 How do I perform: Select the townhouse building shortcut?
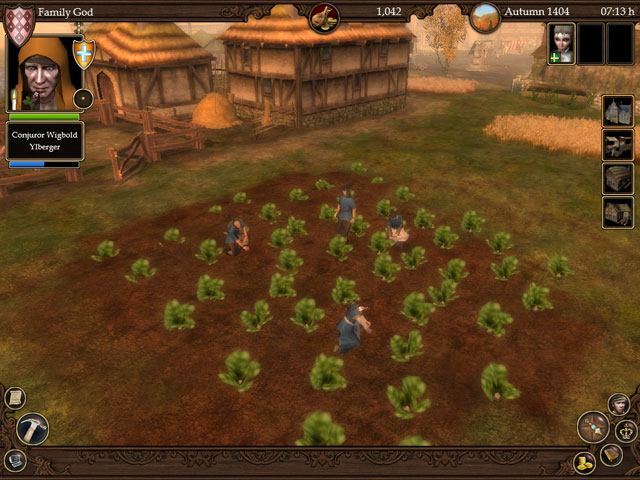click(618, 110)
